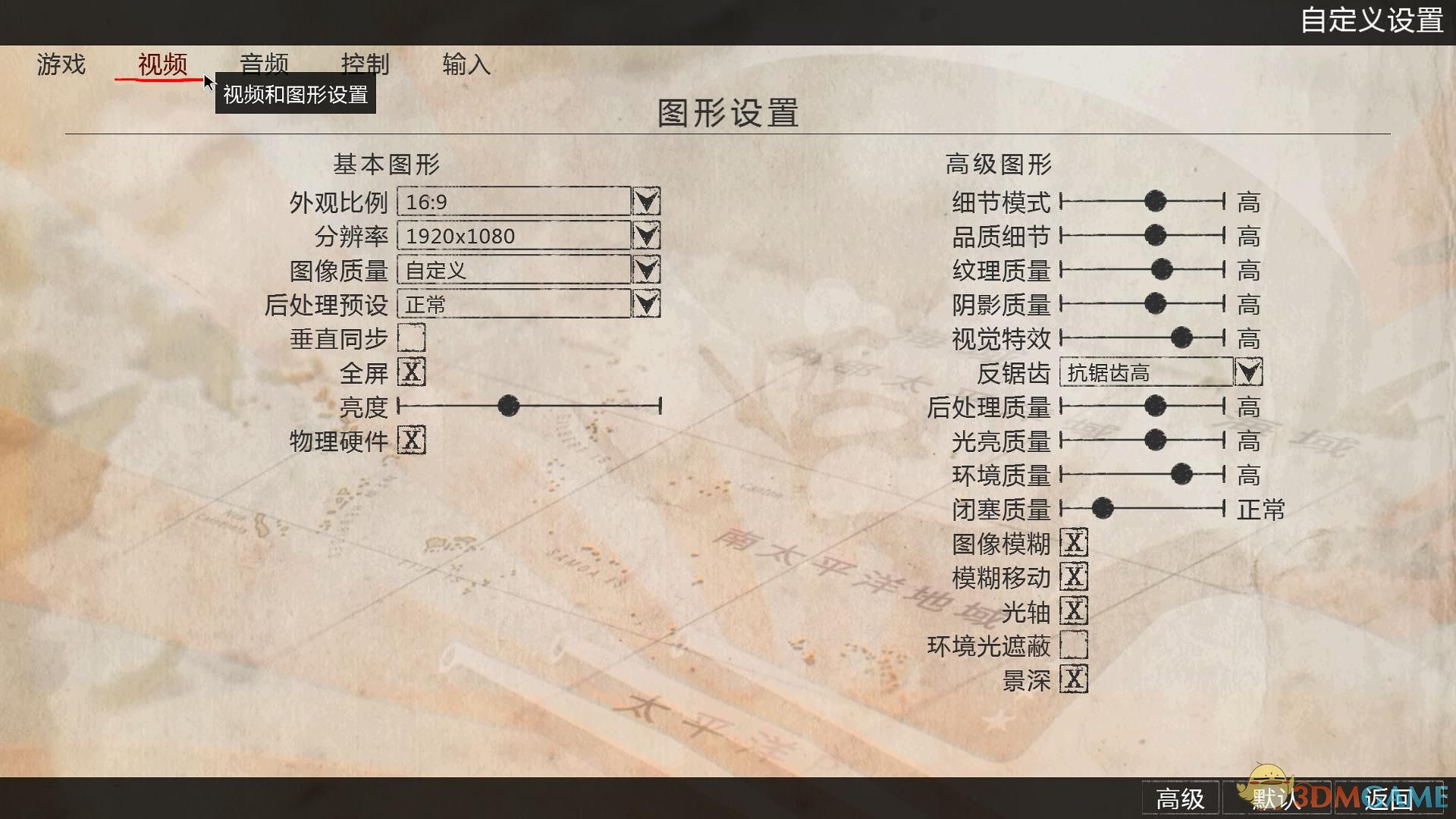Toggle the 模糊移动 motion blur checkbox
This screenshot has width=1456, height=819.
coord(1074,577)
